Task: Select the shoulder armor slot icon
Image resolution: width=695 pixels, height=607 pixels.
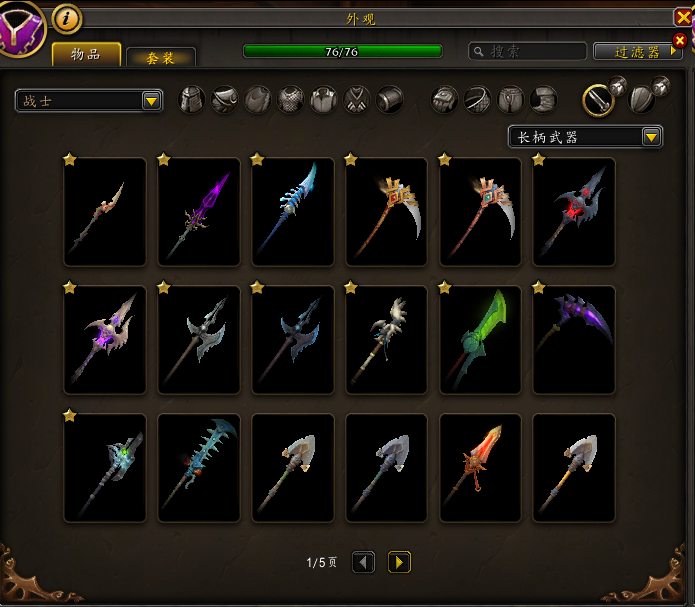Action: [225, 99]
